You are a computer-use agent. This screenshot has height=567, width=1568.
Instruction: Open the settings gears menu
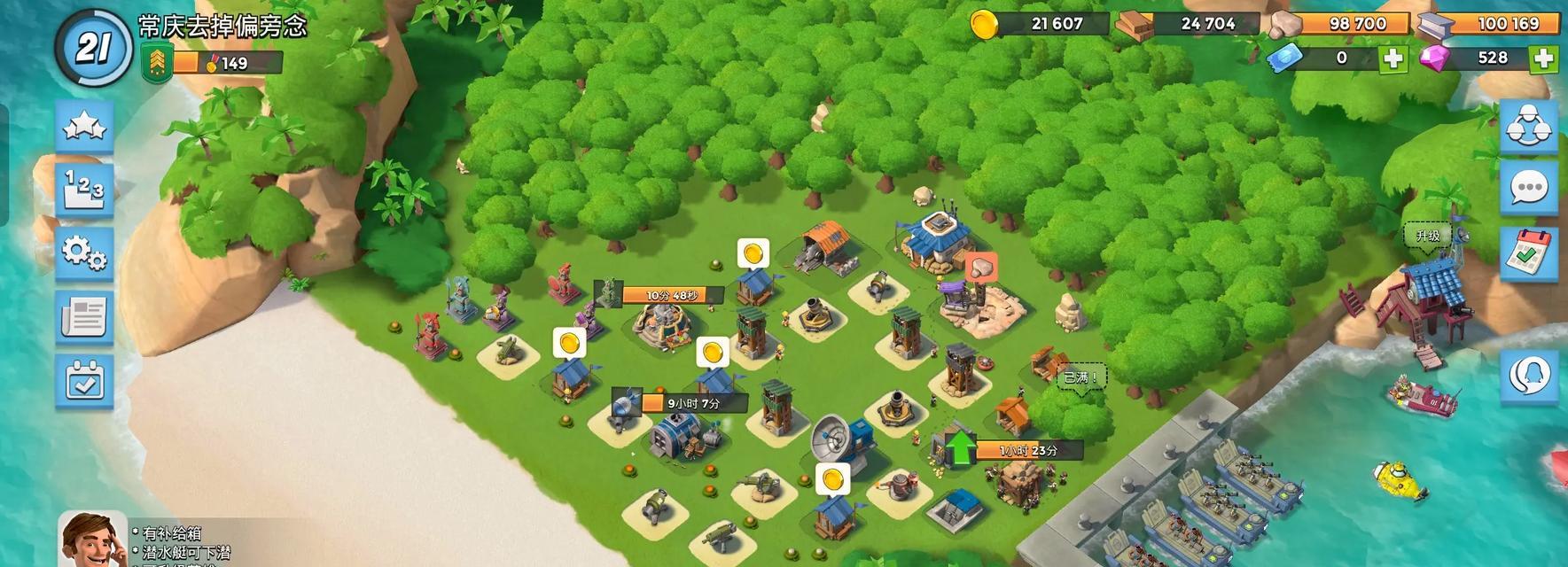85,253
